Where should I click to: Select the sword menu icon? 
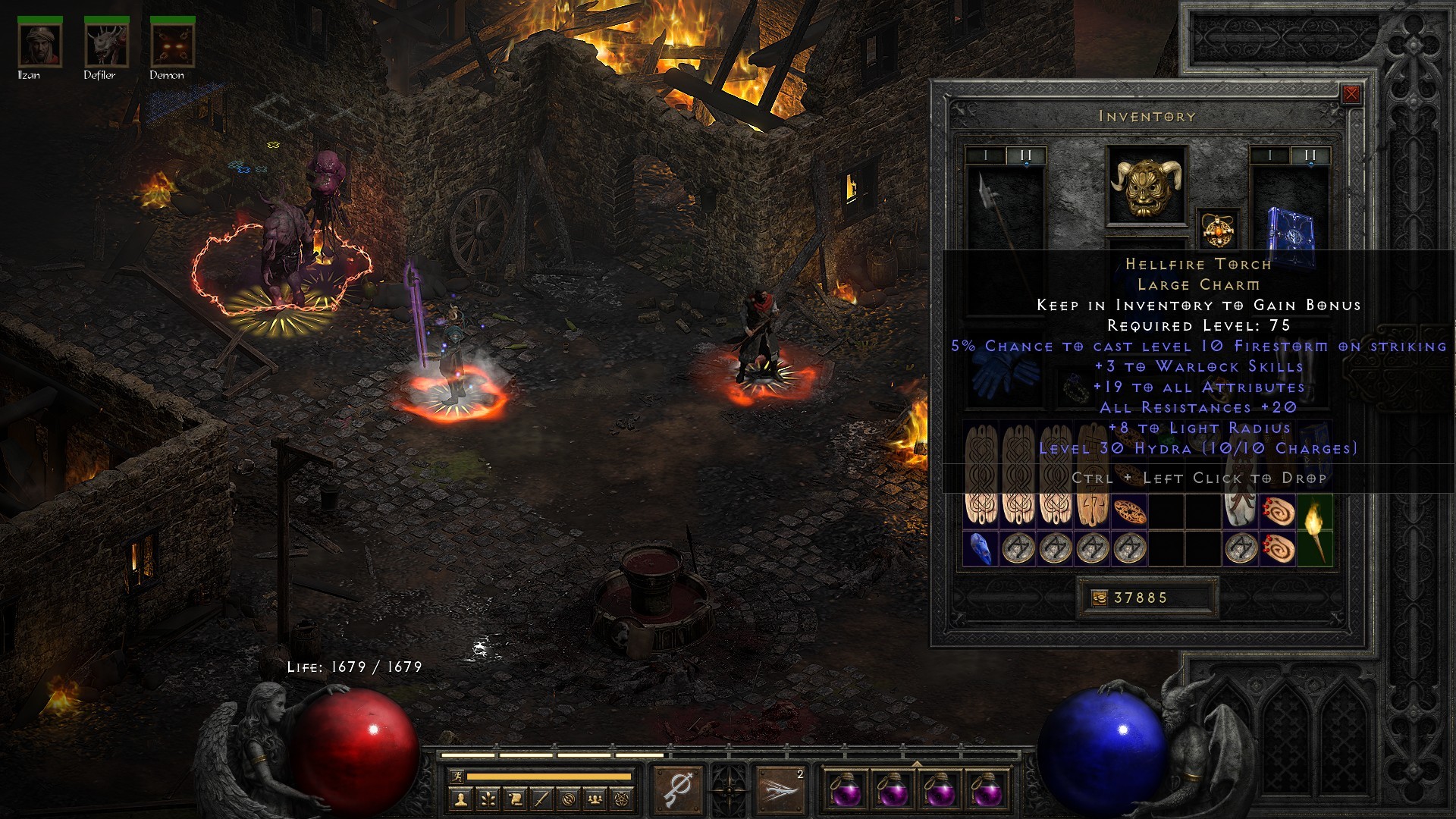[542, 798]
